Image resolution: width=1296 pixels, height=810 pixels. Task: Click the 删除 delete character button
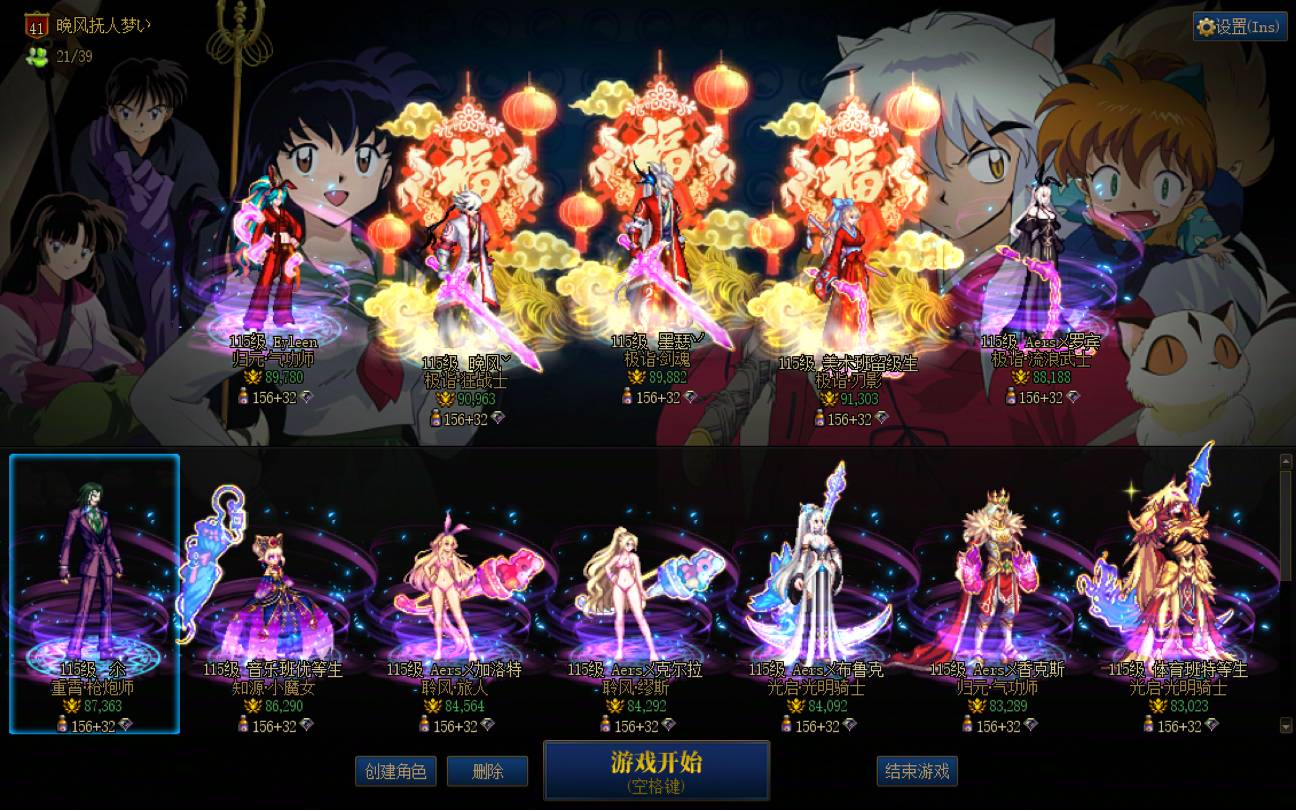[488, 771]
